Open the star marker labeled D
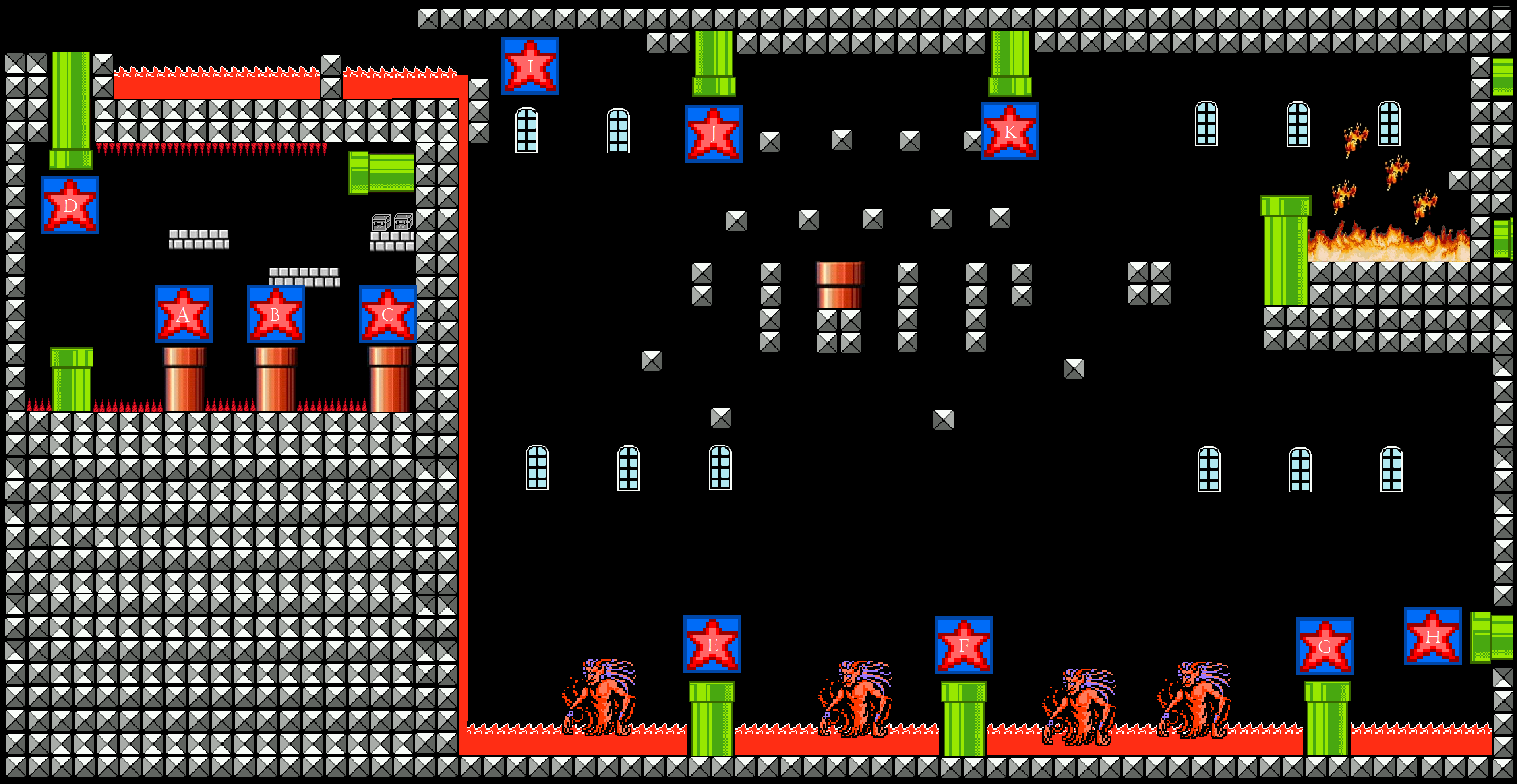The image size is (1517, 784). [x=70, y=205]
